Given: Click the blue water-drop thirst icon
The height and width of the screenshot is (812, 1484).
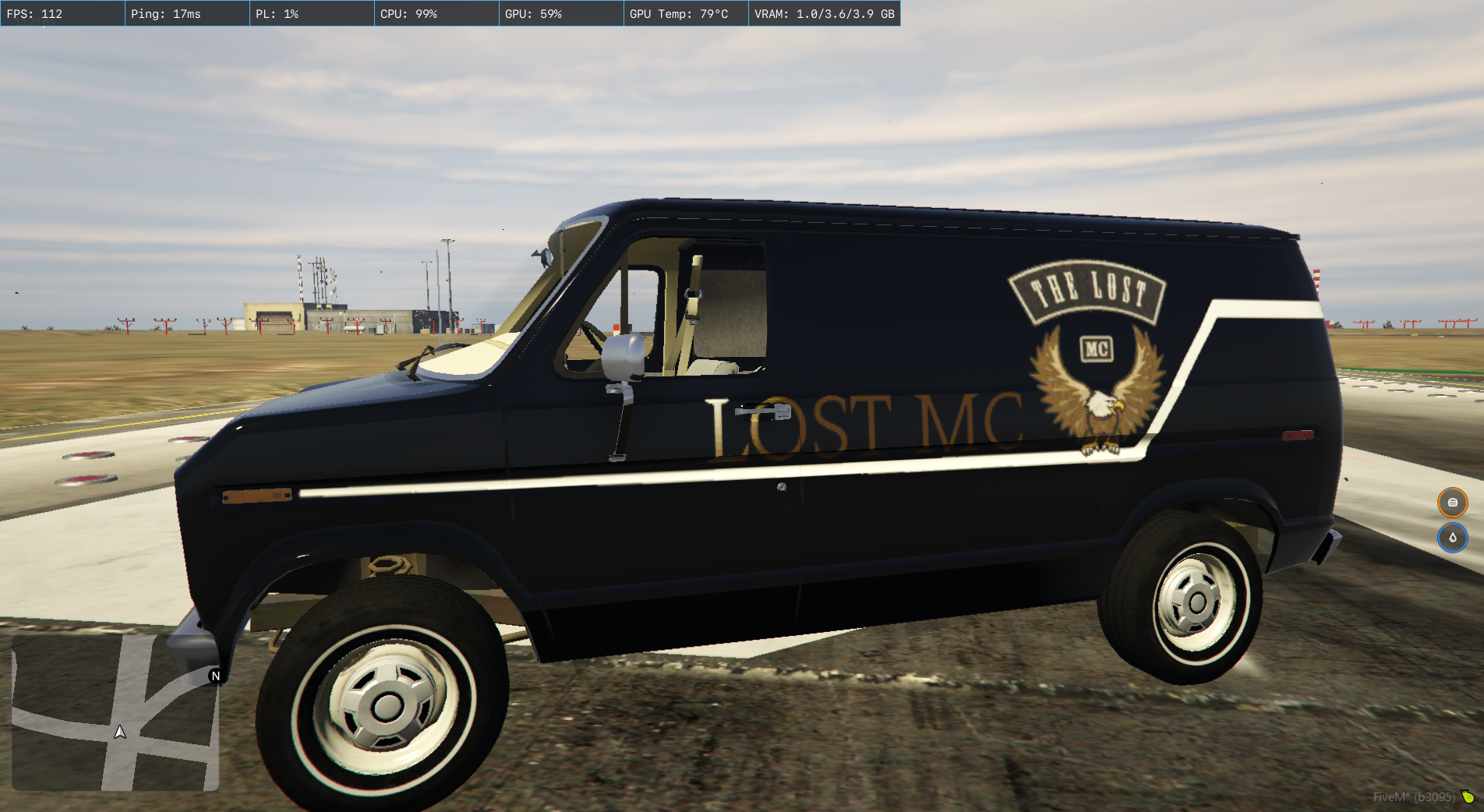Looking at the screenshot, I should (1452, 538).
